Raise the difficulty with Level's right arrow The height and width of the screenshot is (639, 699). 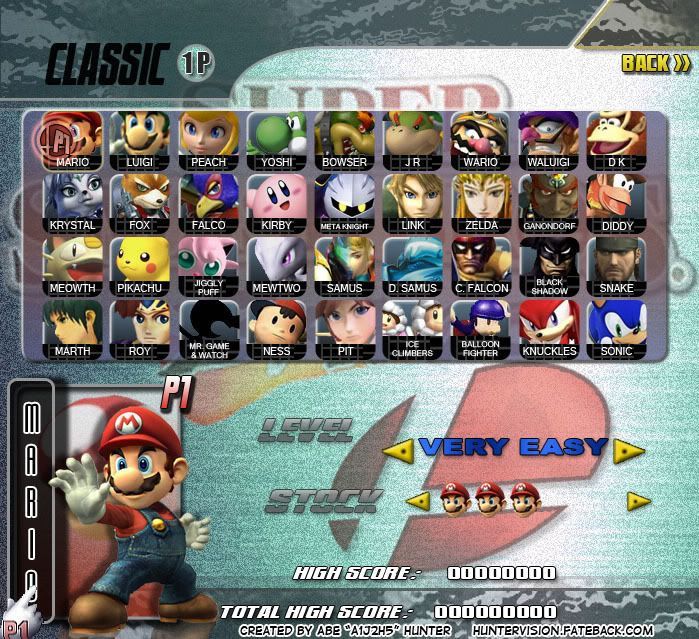point(629,451)
